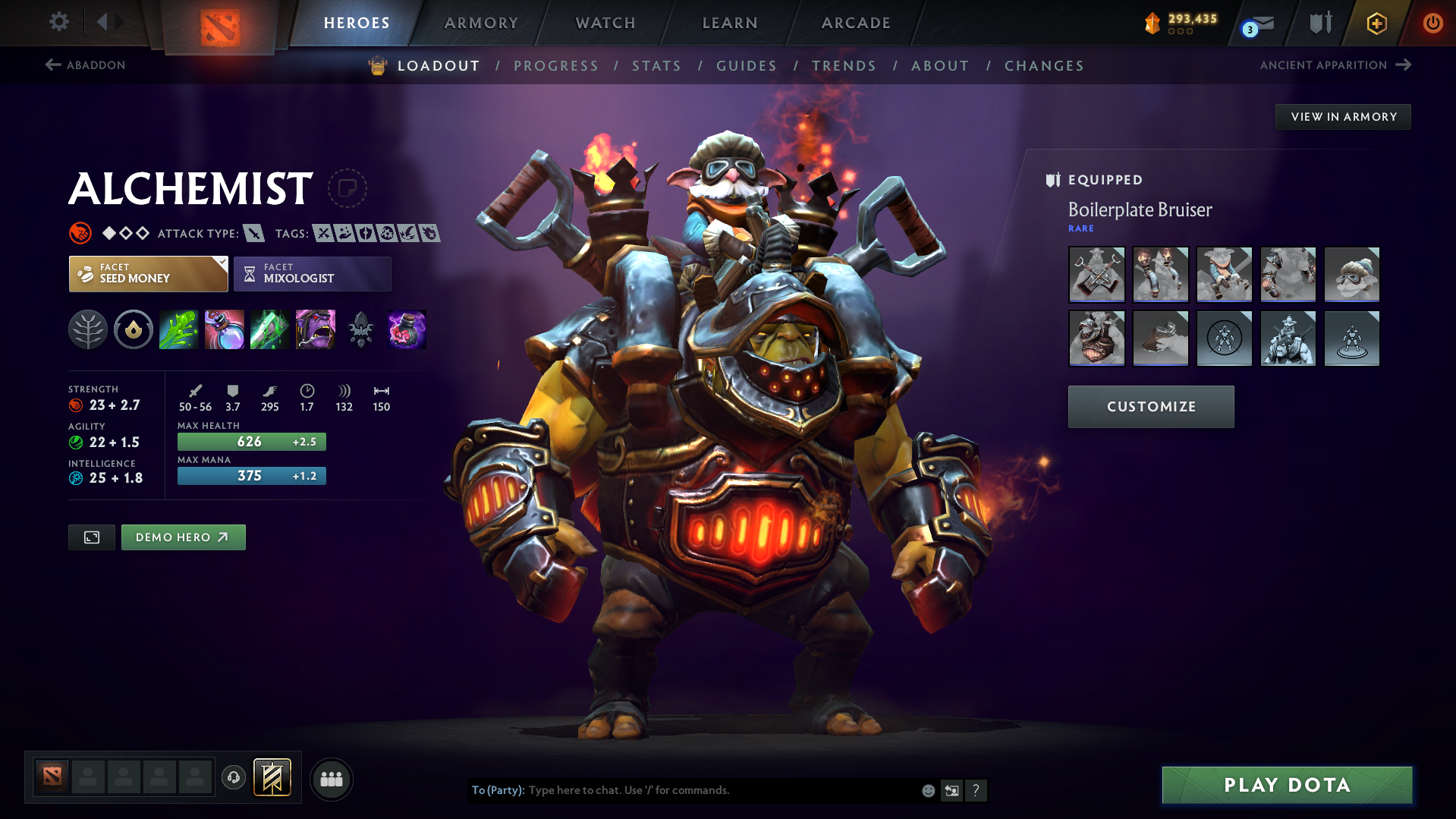The image size is (1456, 819).
Task: Open the Unstable Concoction ability details
Action: pos(224,329)
